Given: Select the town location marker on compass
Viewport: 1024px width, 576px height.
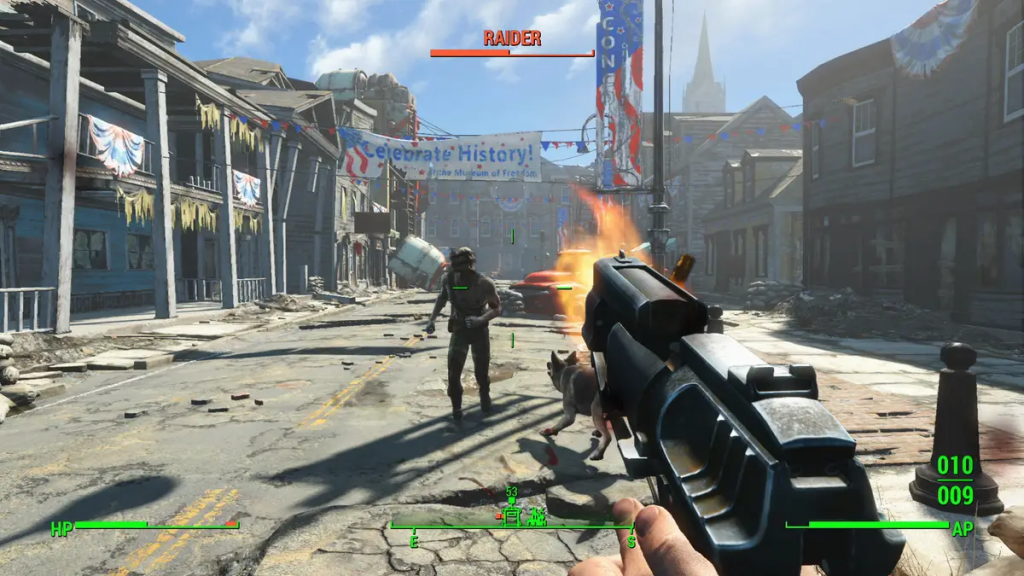Looking at the screenshot, I should coord(537,516).
